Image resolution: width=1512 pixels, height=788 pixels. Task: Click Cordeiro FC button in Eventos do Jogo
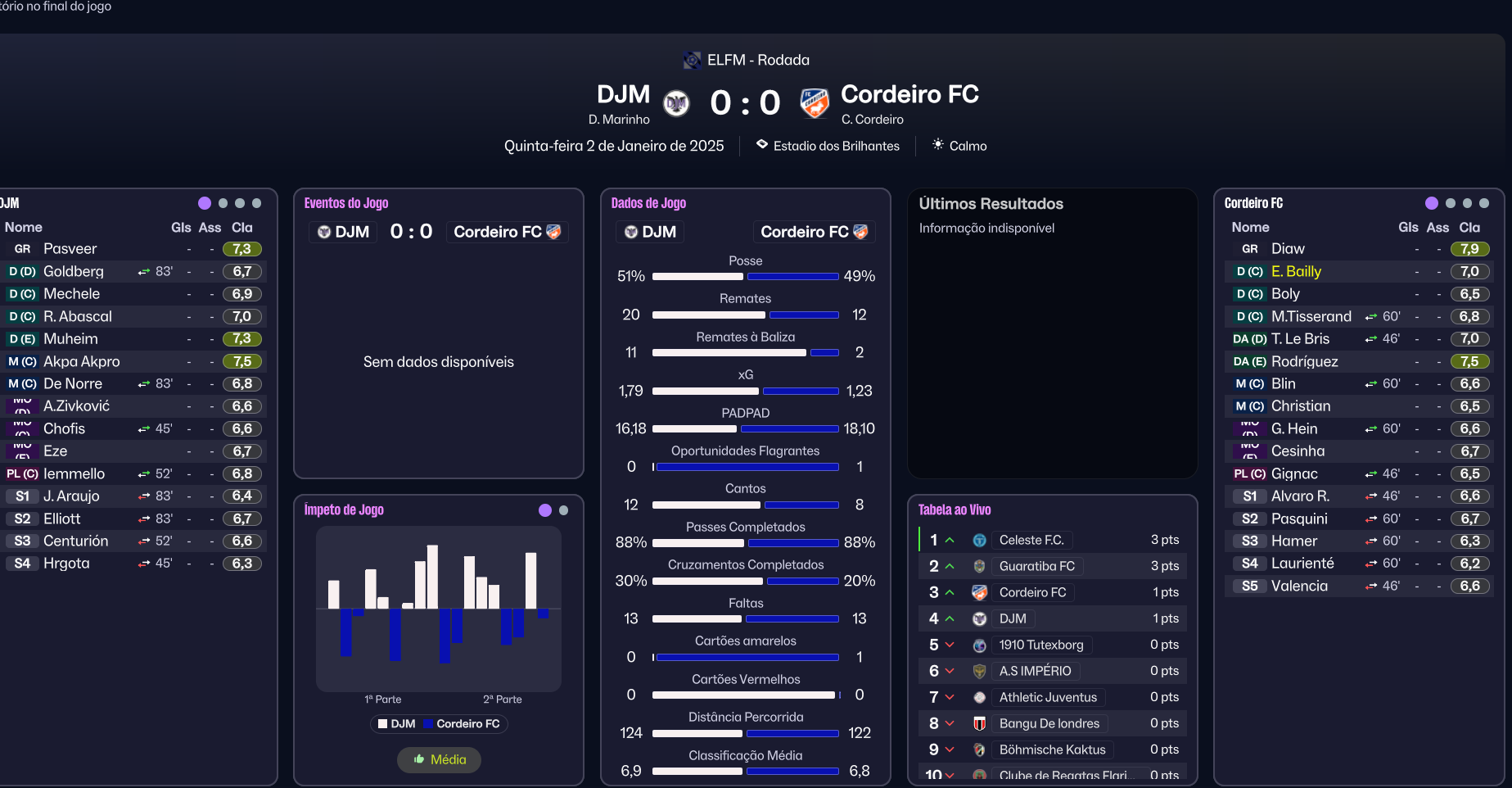(507, 232)
